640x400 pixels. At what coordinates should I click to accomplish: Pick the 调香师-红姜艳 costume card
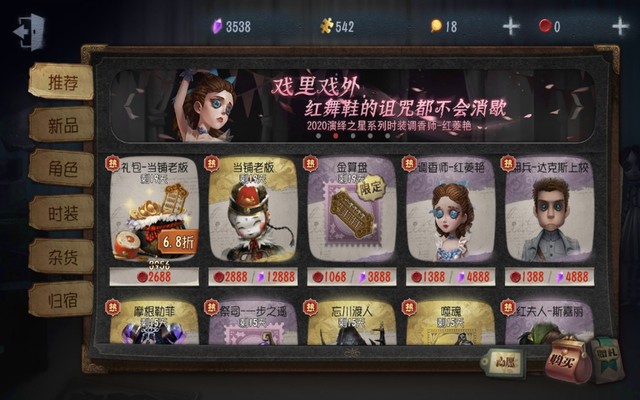click(x=449, y=220)
